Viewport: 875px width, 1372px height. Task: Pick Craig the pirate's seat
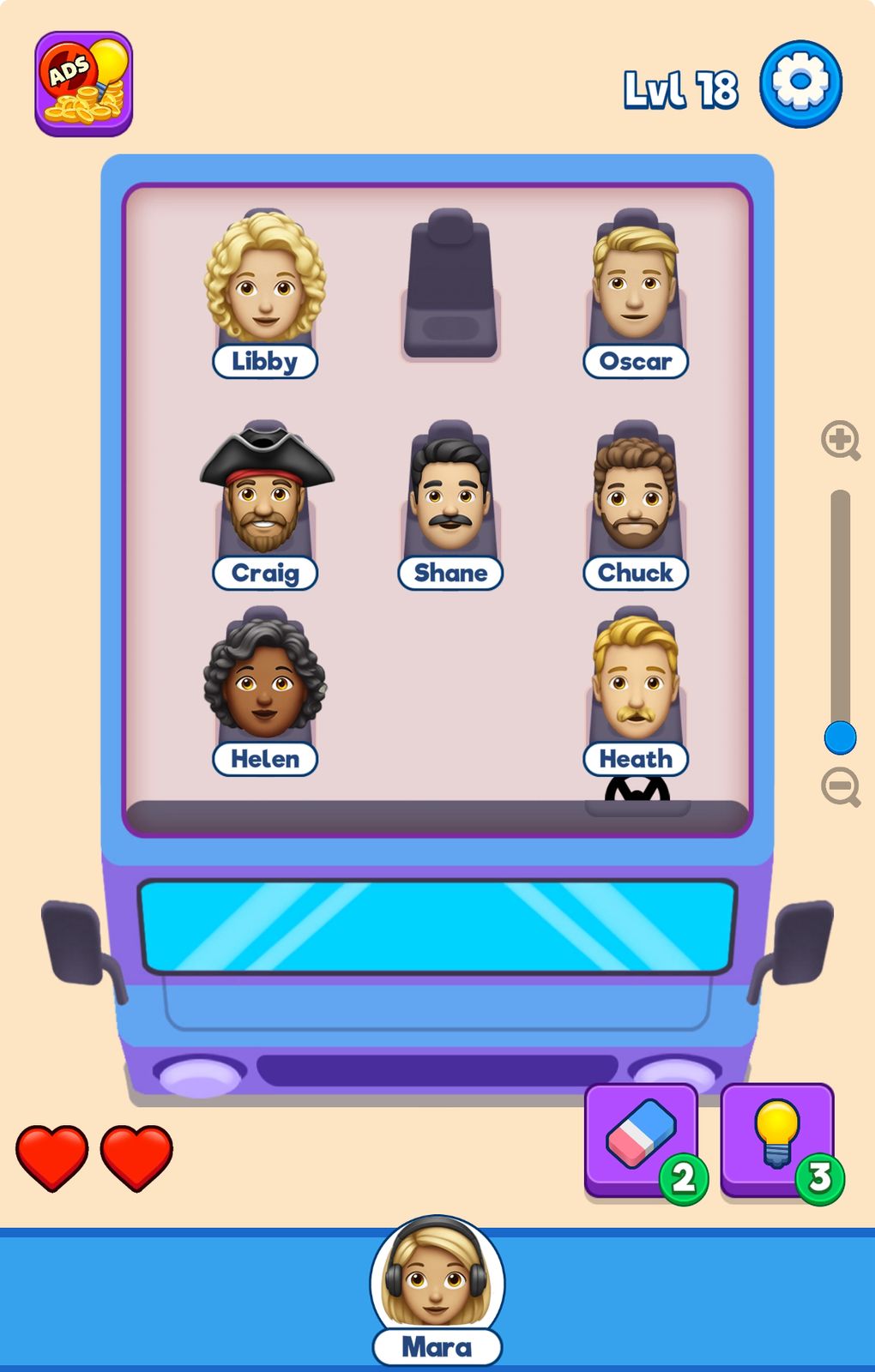pos(265,499)
